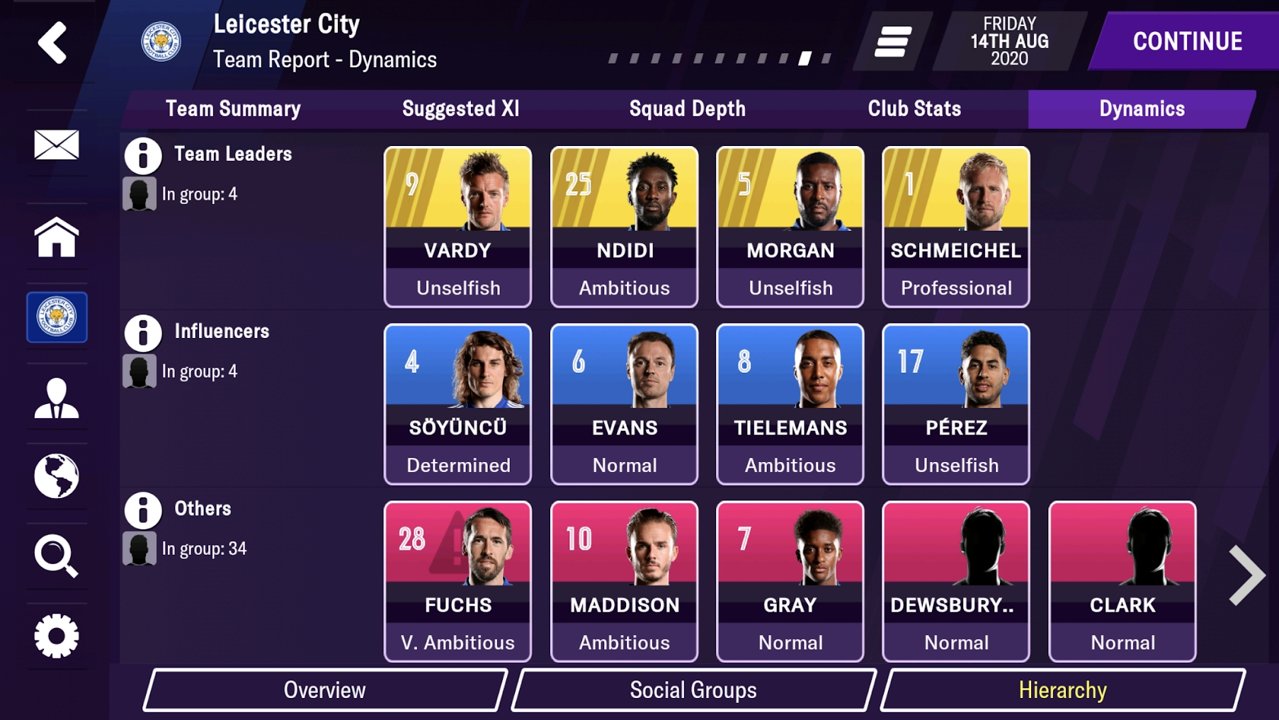This screenshot has height=720, width=1279.
Task: Open the hamburger menu icon
Action: (x=892, y=41)
